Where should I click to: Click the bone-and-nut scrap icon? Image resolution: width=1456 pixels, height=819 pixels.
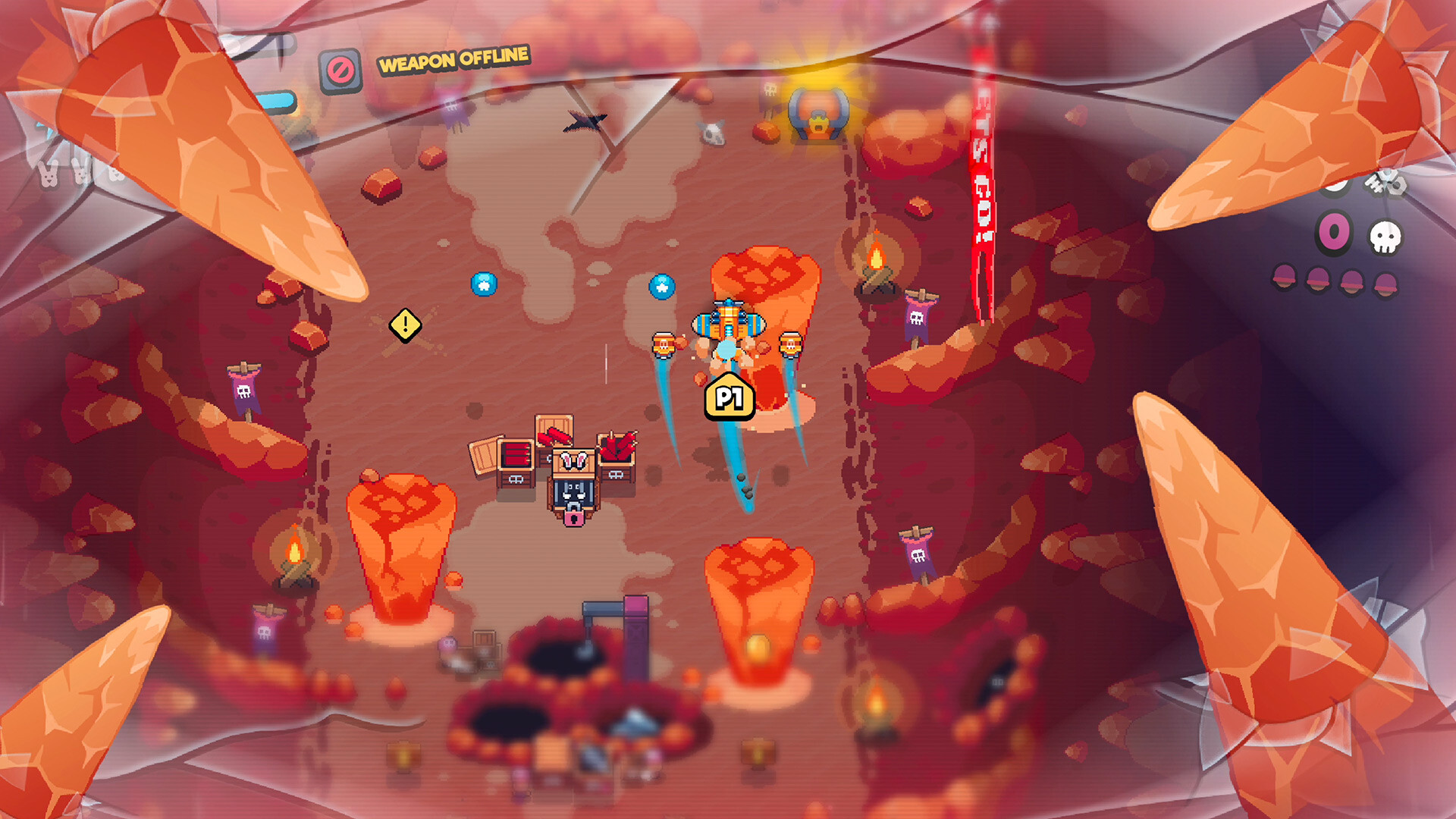tap(1385, 184)
